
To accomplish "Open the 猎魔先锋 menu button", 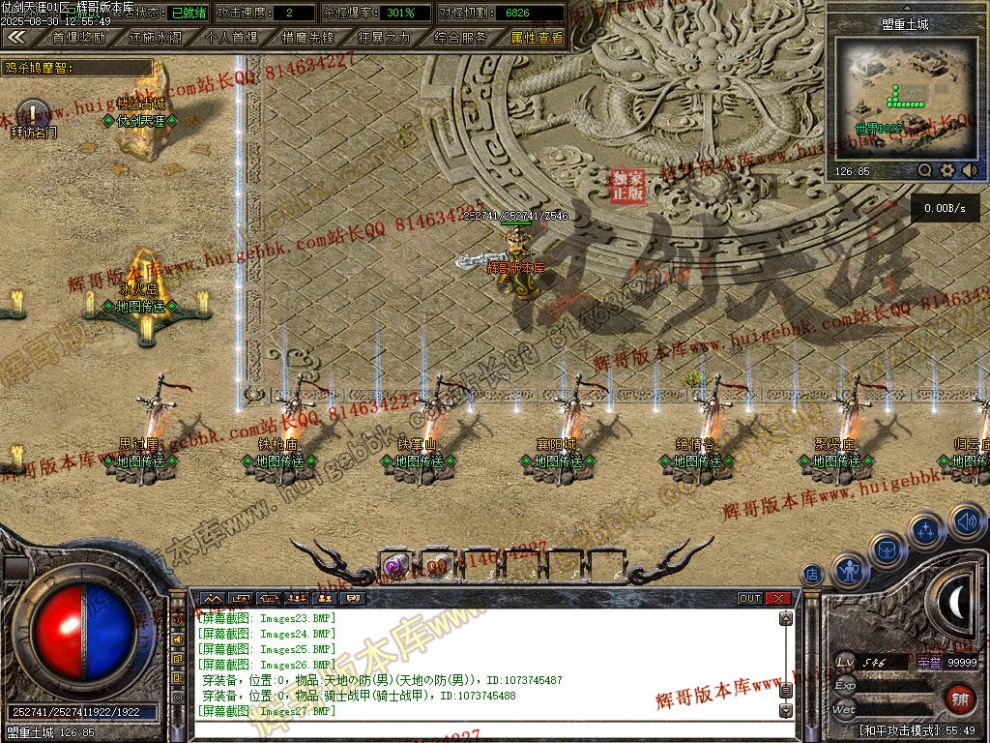I will [x=308, y=37].
